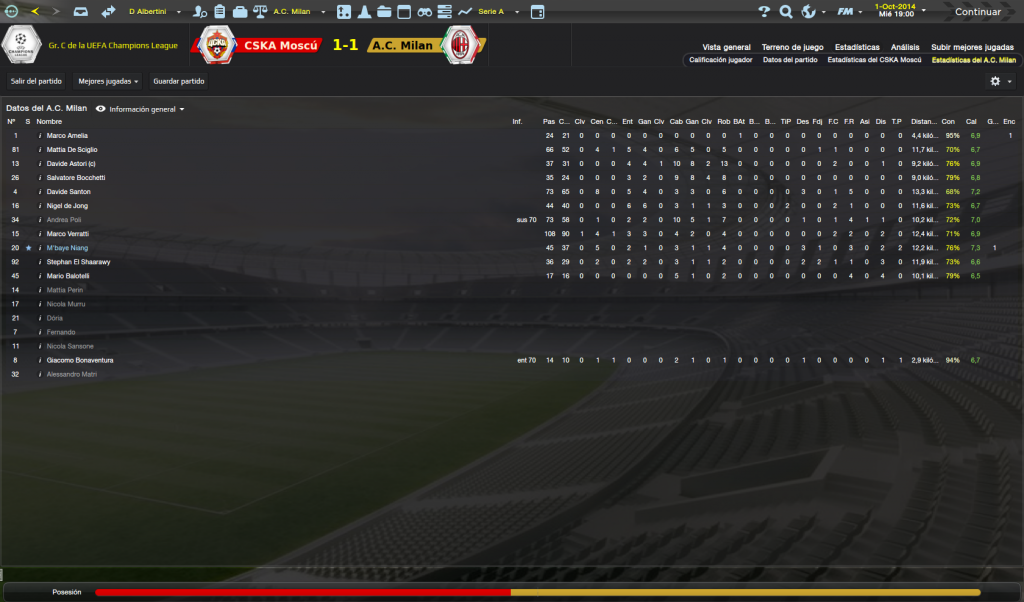This screenshot has height=602, width=1024.
Task: Click the search magnifier icon
Action: point(786,12)
